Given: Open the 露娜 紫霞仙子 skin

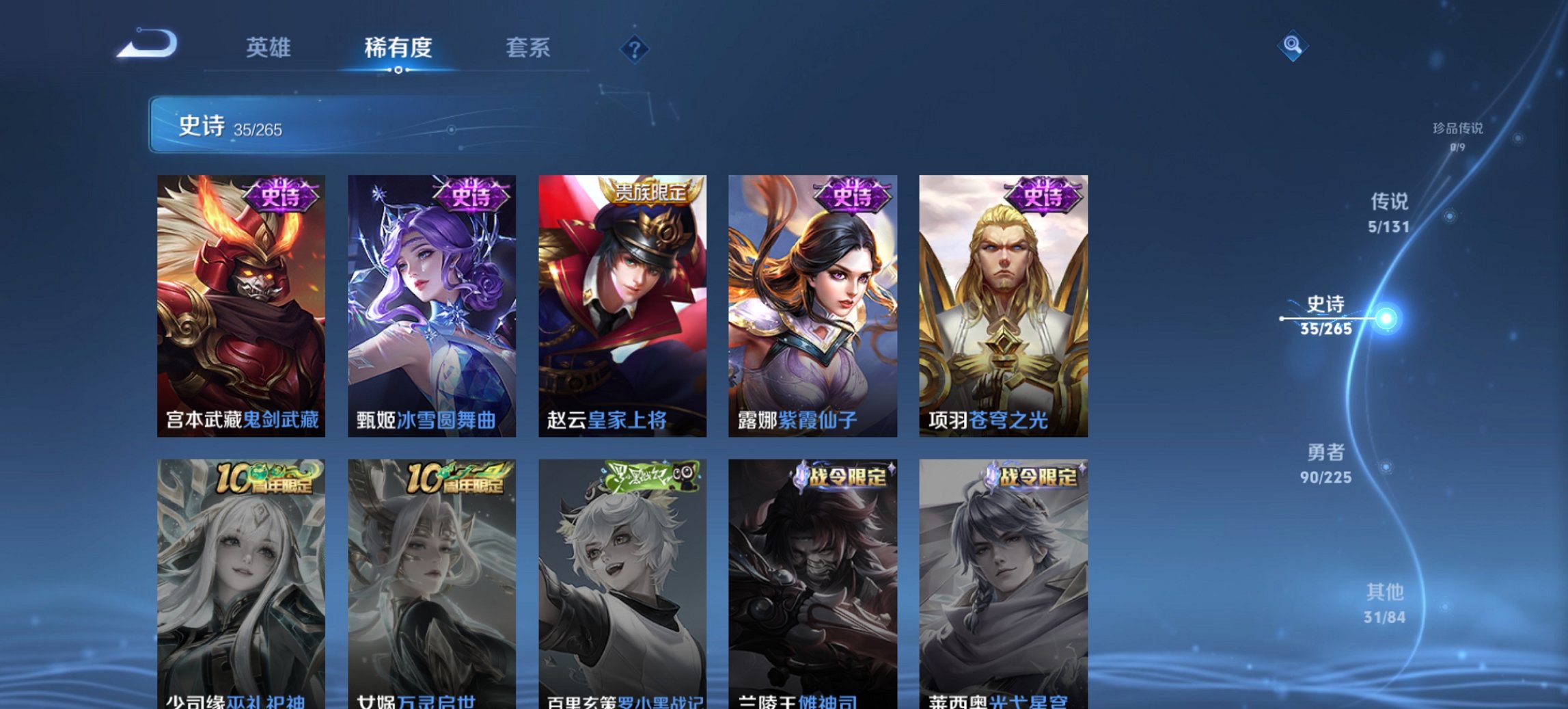Looking at the screenshot, I should coord(812,301).
